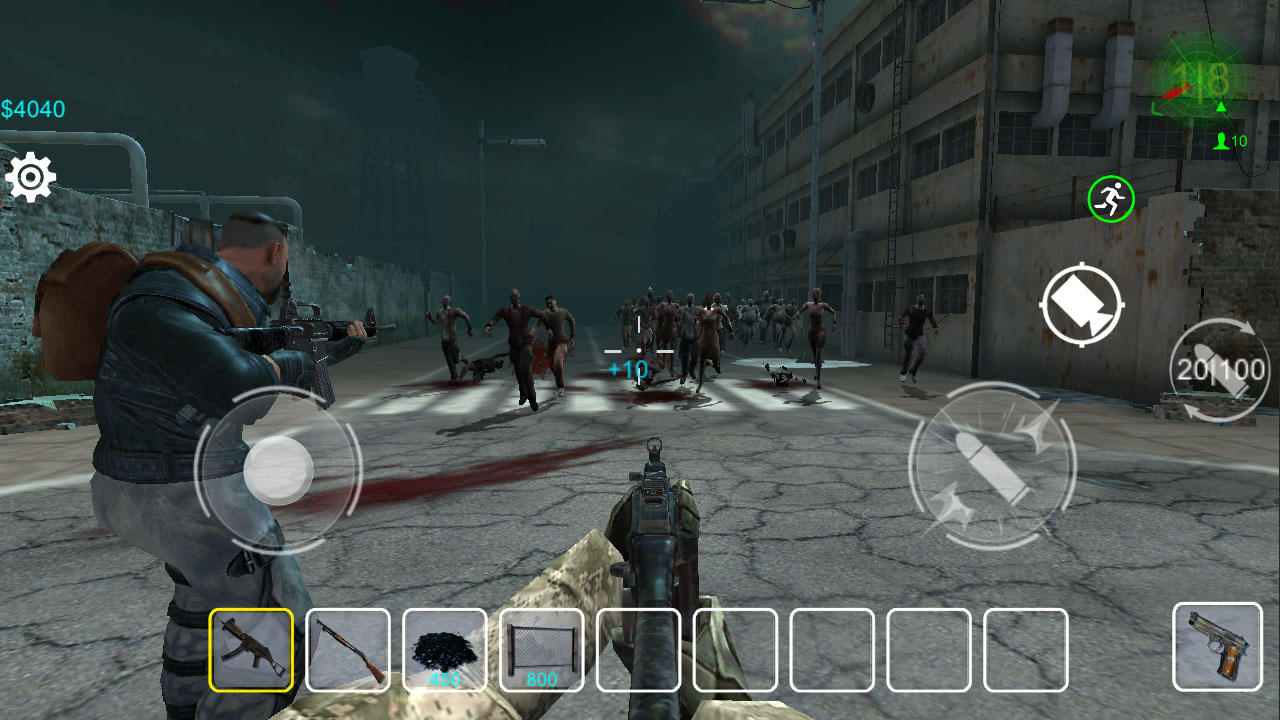This screenshot has width=1280, height=720.
Task: Select the fence barricade item
Action: pyautogui.click(x=543, y=650)
